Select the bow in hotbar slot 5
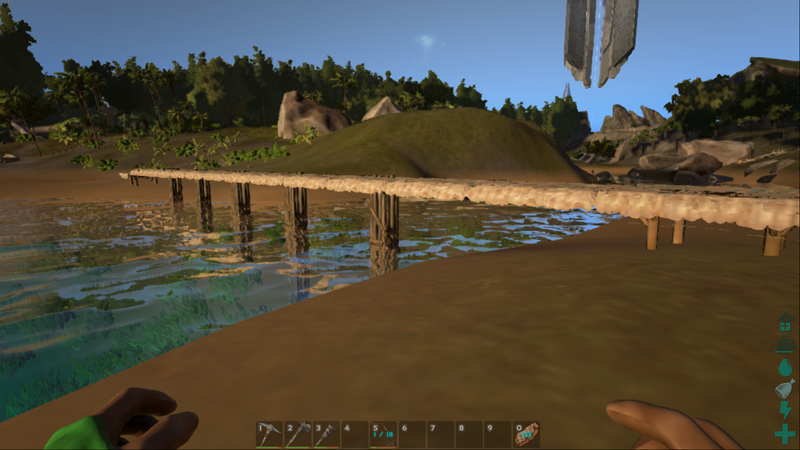This screenshot has height=450, width=800. tap(384, 434)
